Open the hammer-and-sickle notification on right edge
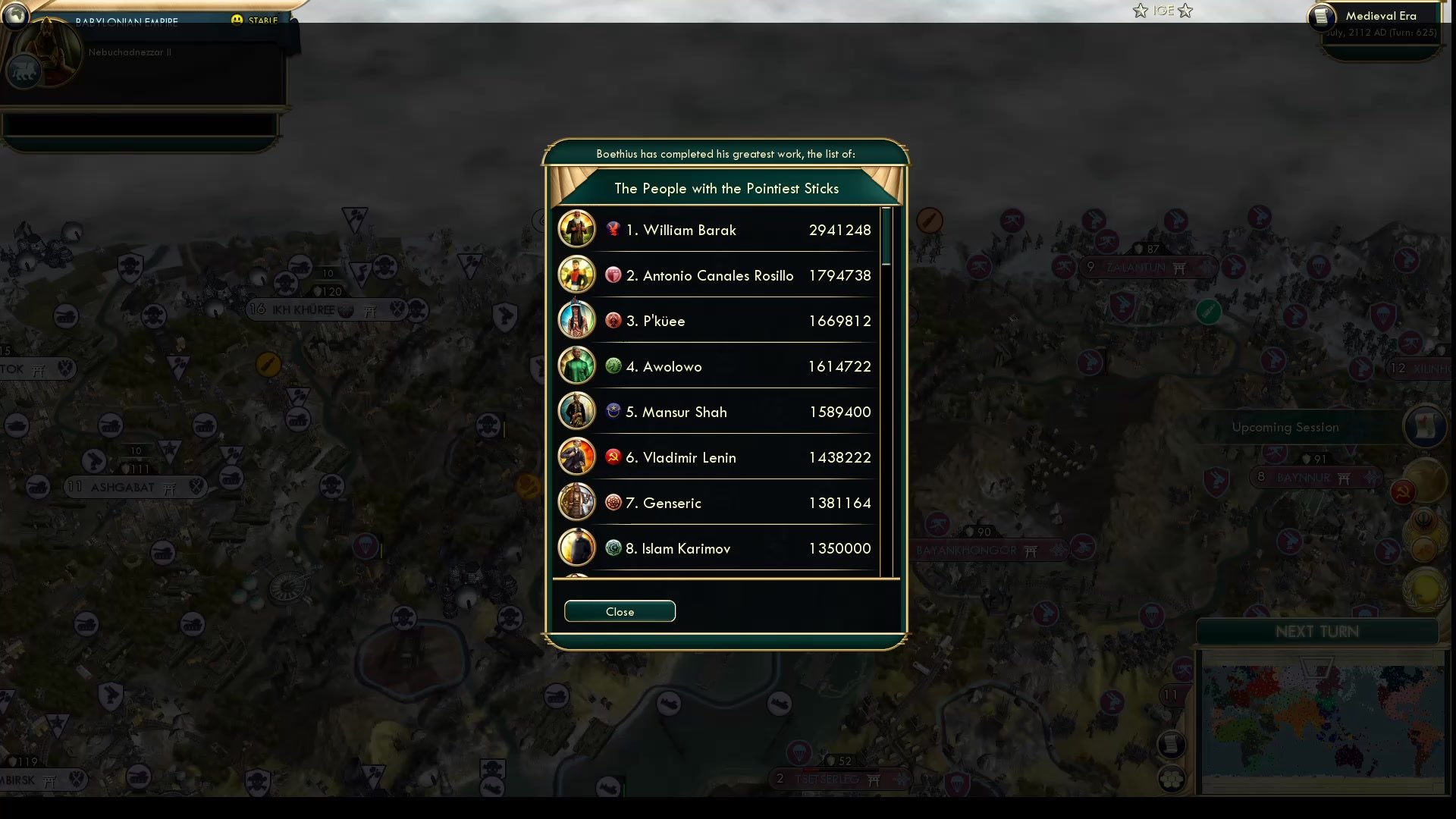Image resolution: width=1456 pixels, height=819 pixels. (1402, 491)
